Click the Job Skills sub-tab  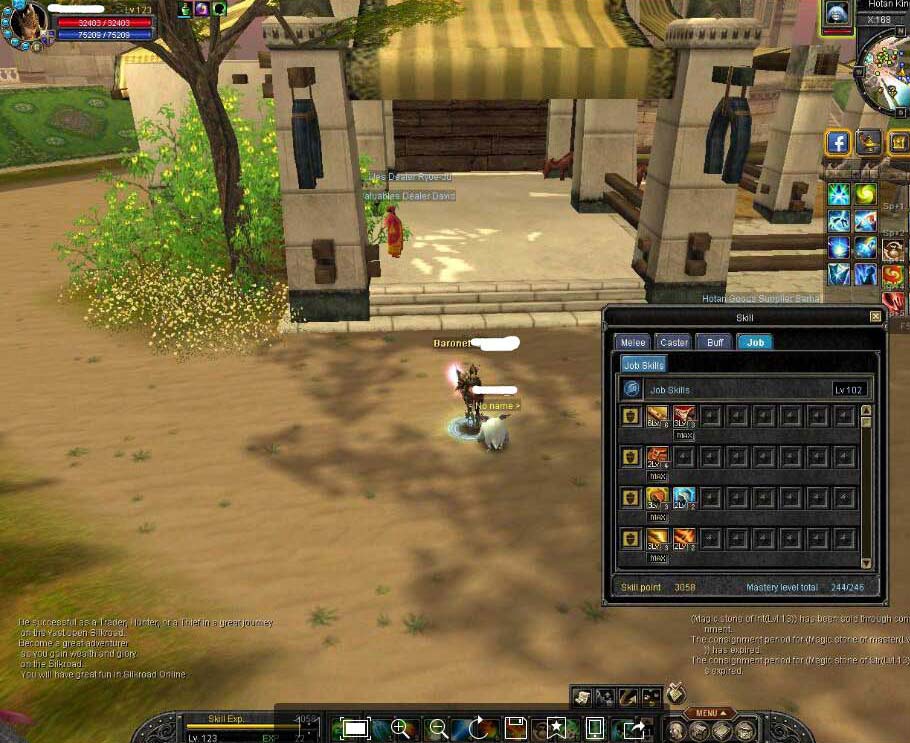pyautogui.click(x=643, y=365)
